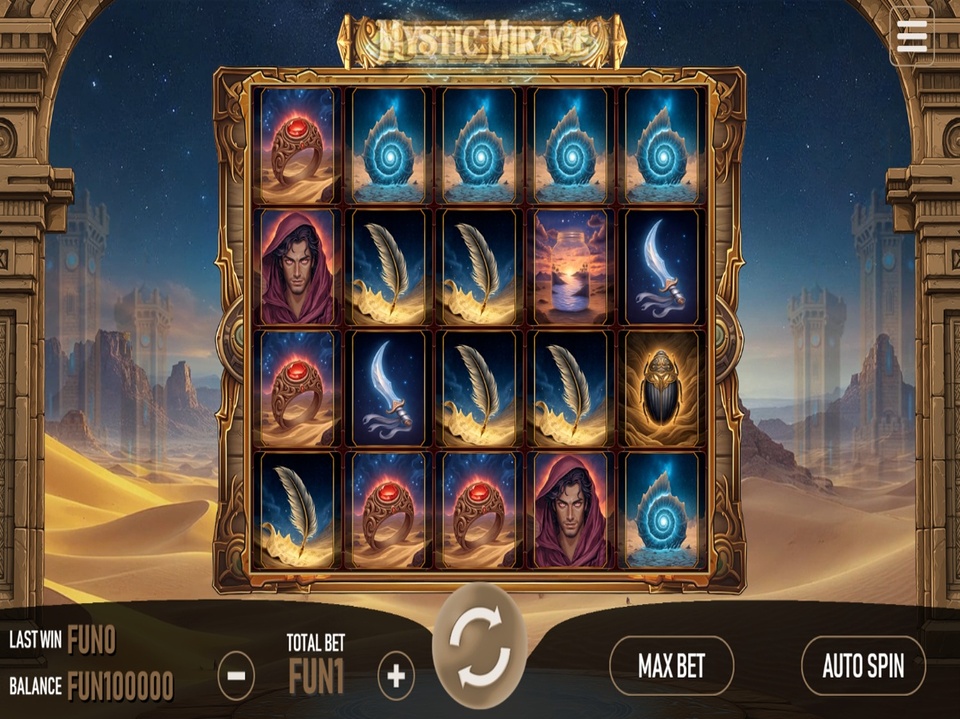This screenshot has height=719, width=960.
Task: Activate Auto Spin
Action: [x=862, y=666]
